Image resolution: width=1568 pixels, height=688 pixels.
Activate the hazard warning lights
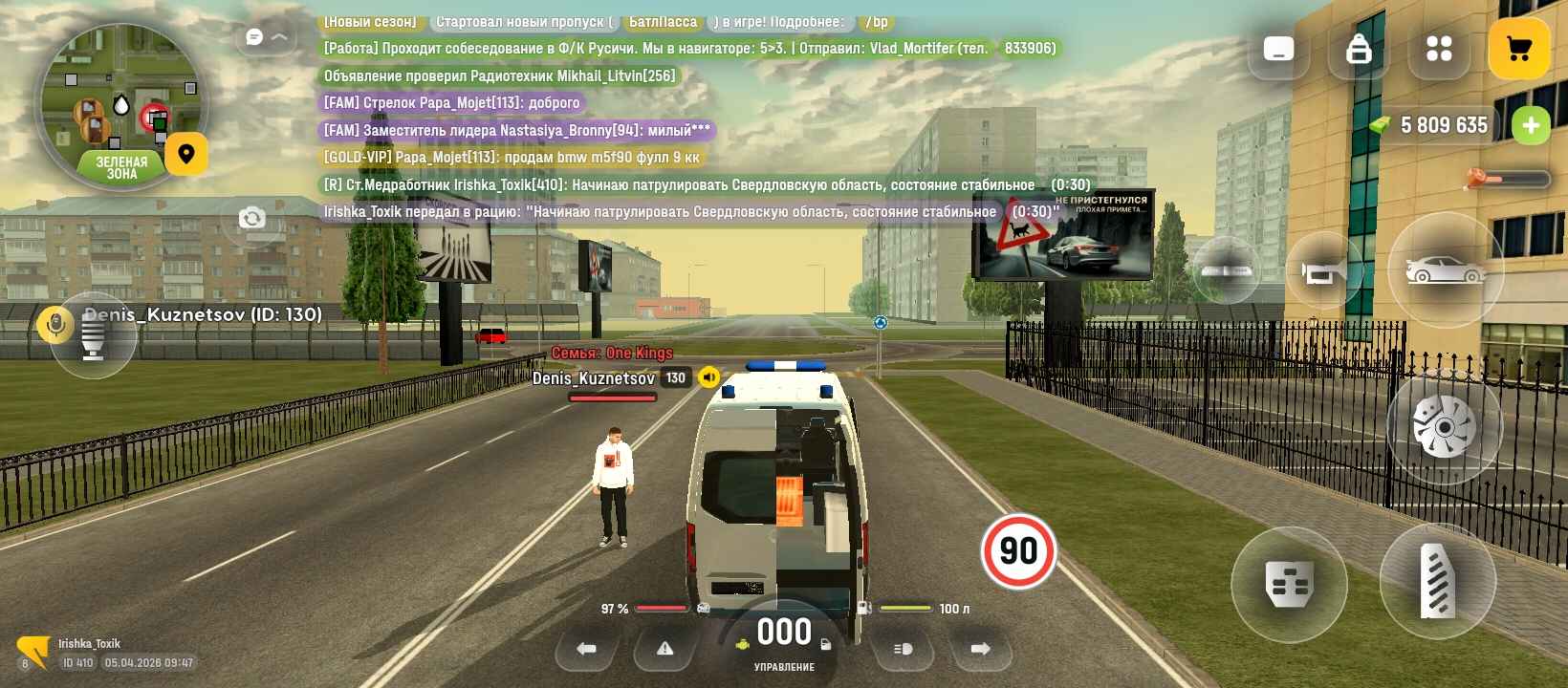click(x=664, y=649)
